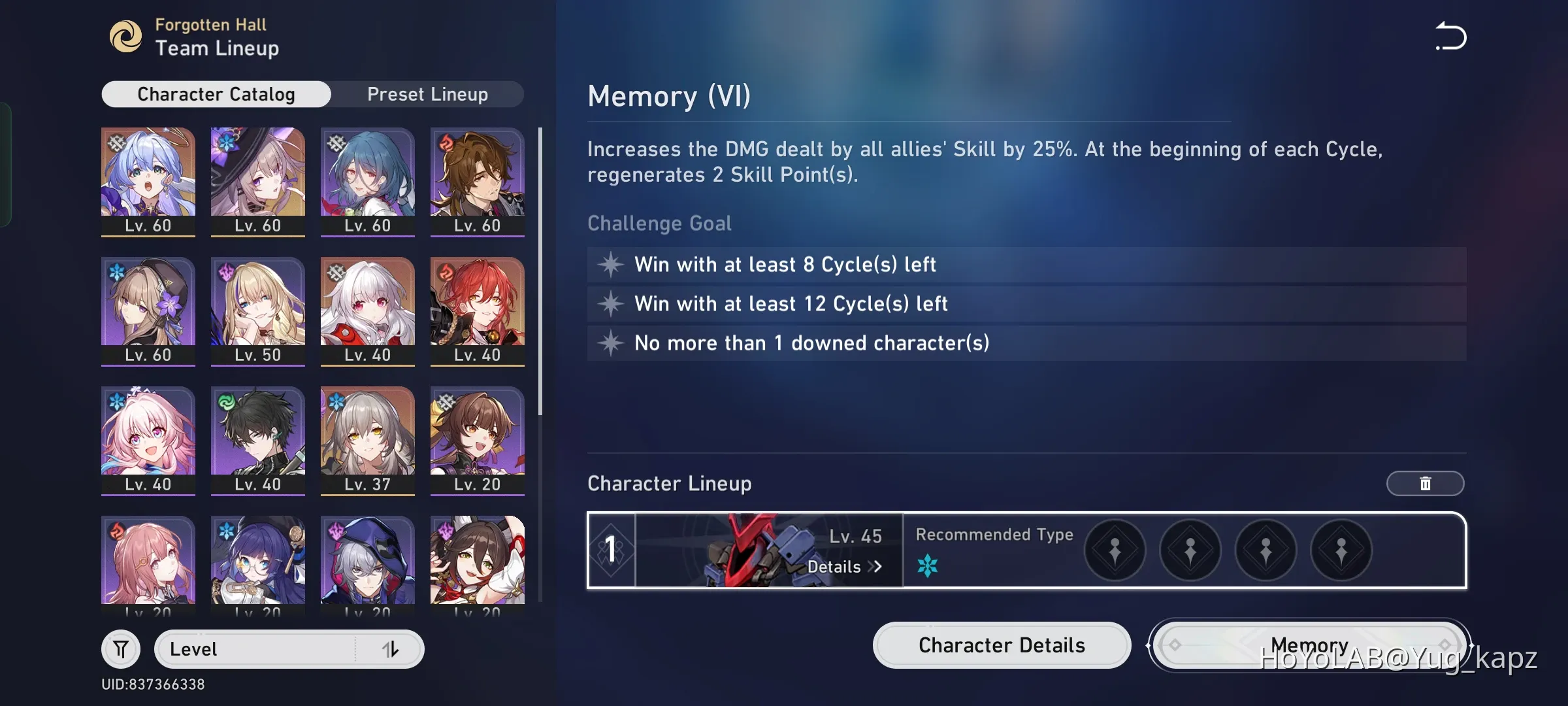
Task: Select the Ice recommended type icon
Action: coord(928,566)
